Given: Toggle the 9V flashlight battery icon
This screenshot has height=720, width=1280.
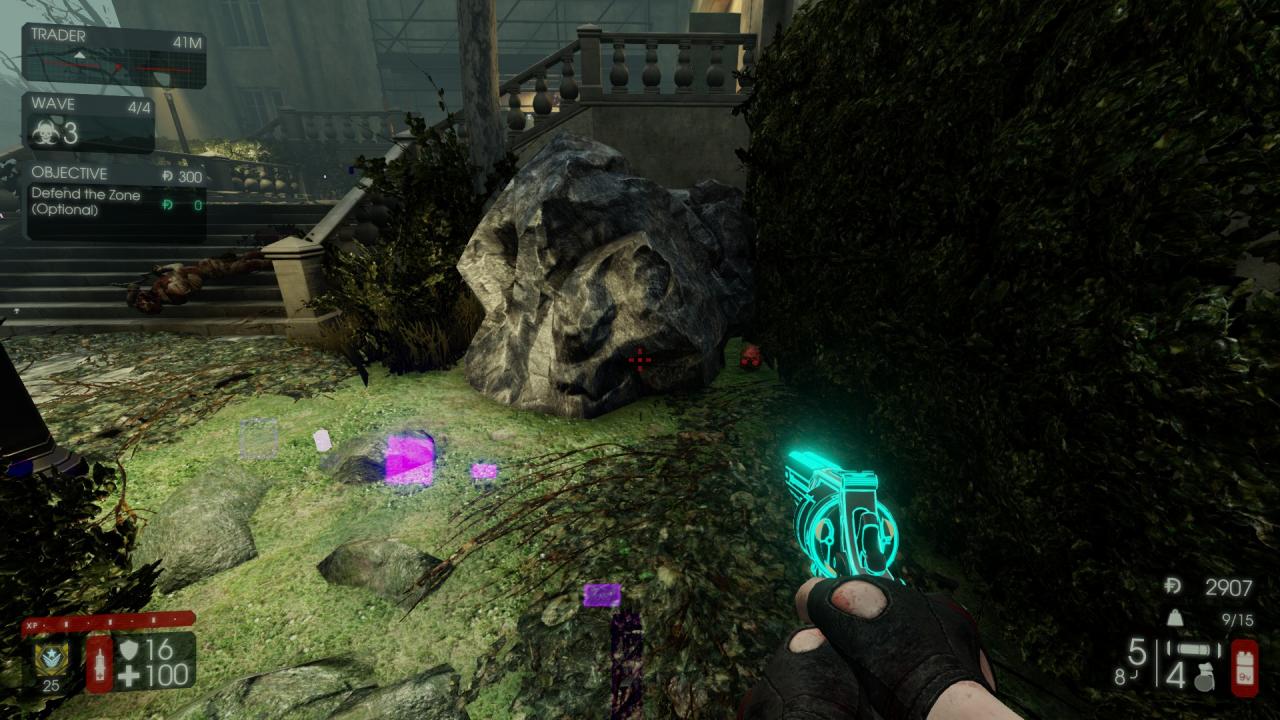Looking at the screenshot, I should click(x=1244, y=669).
